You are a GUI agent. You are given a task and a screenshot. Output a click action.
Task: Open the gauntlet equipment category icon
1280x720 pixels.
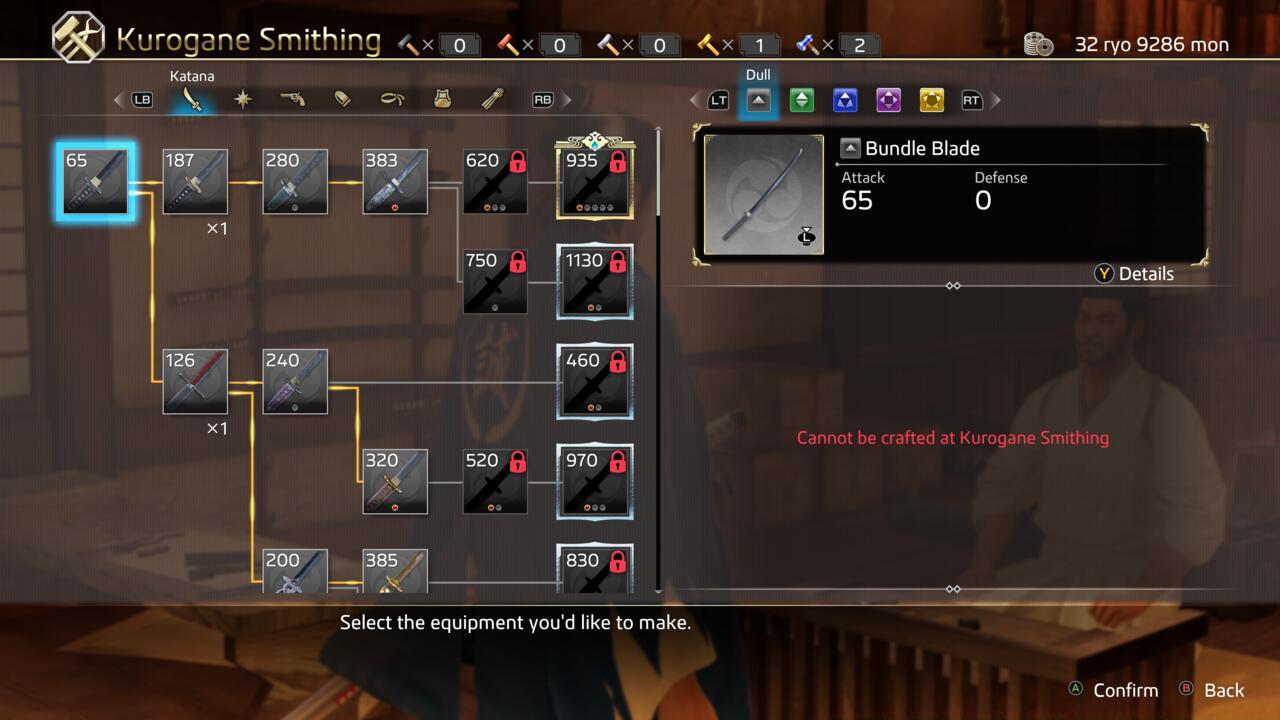[x=492, y=99]
